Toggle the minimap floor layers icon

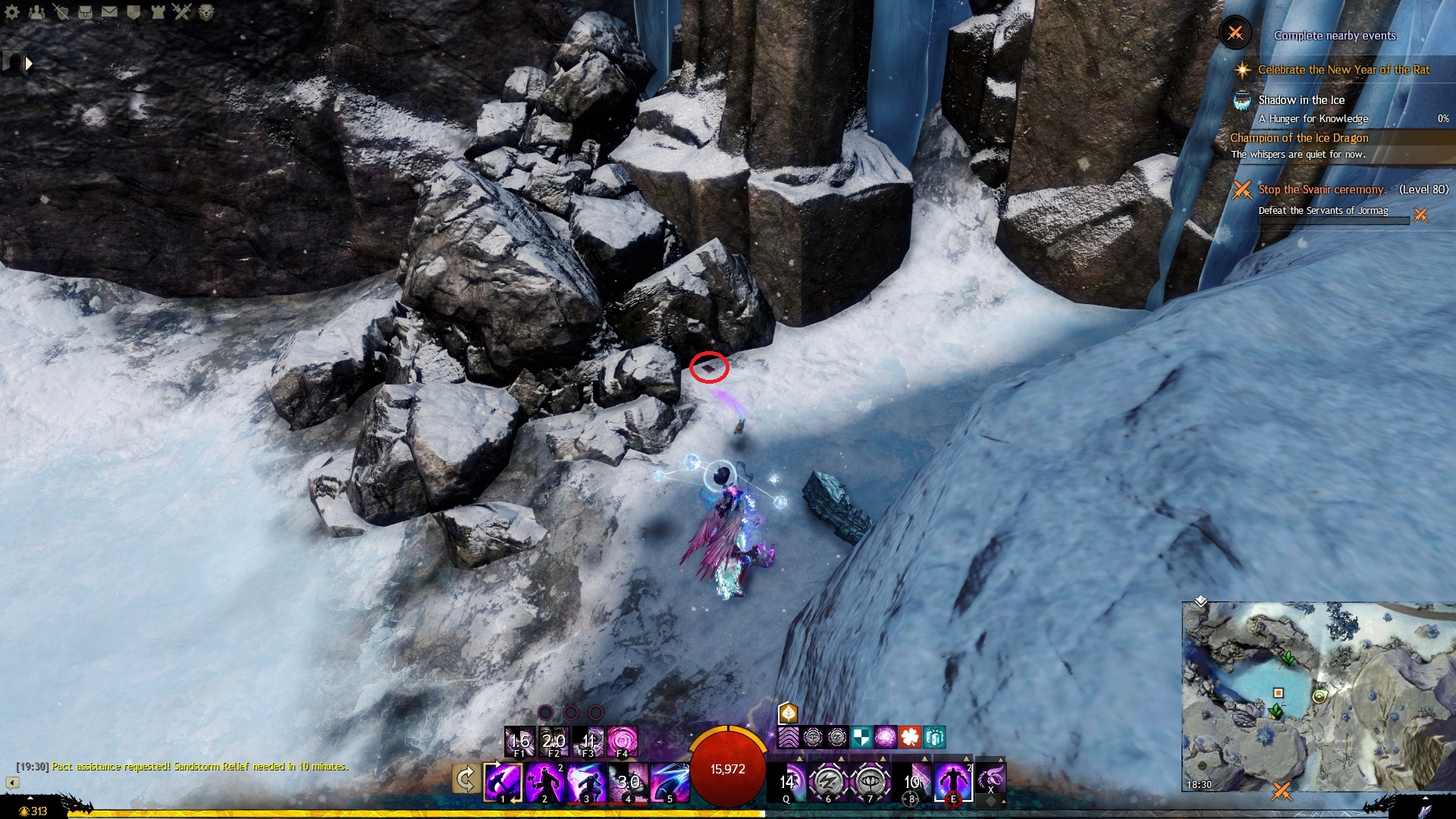(1200, 601)
